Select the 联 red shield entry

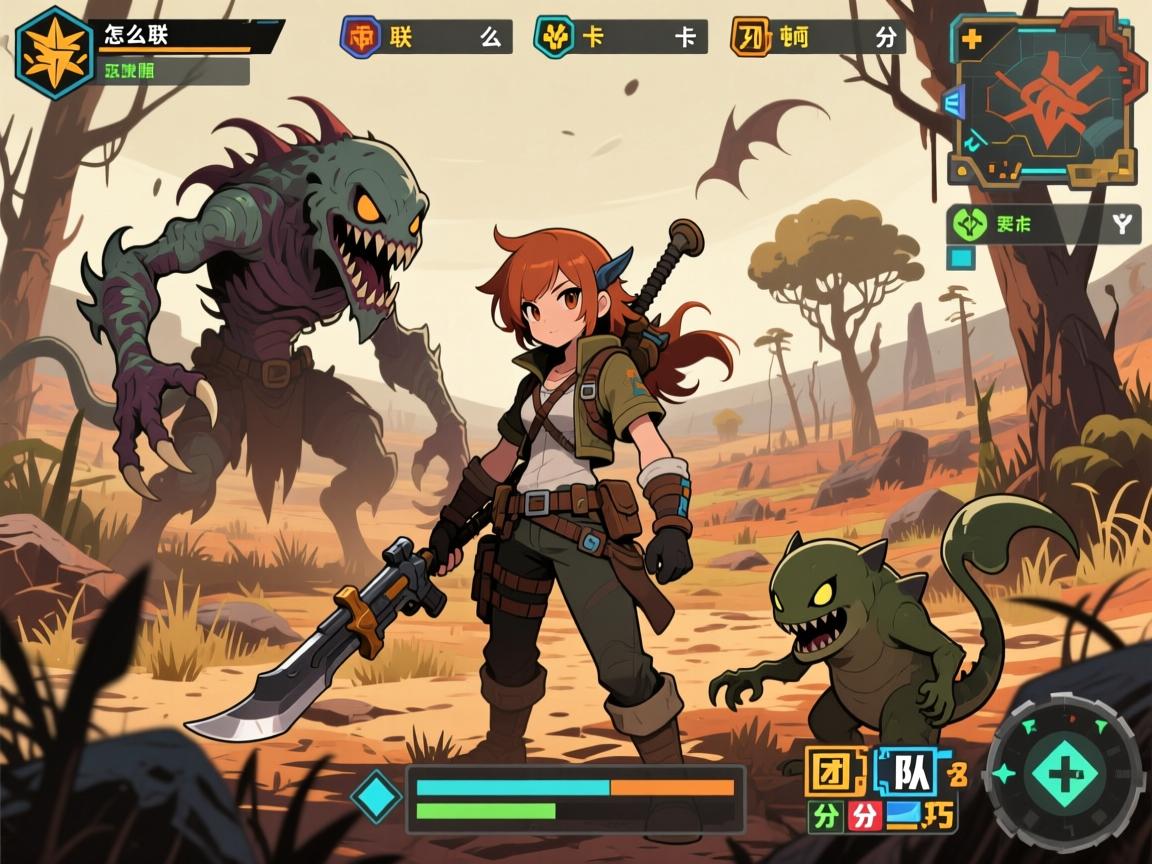click(x=427, y=37)
